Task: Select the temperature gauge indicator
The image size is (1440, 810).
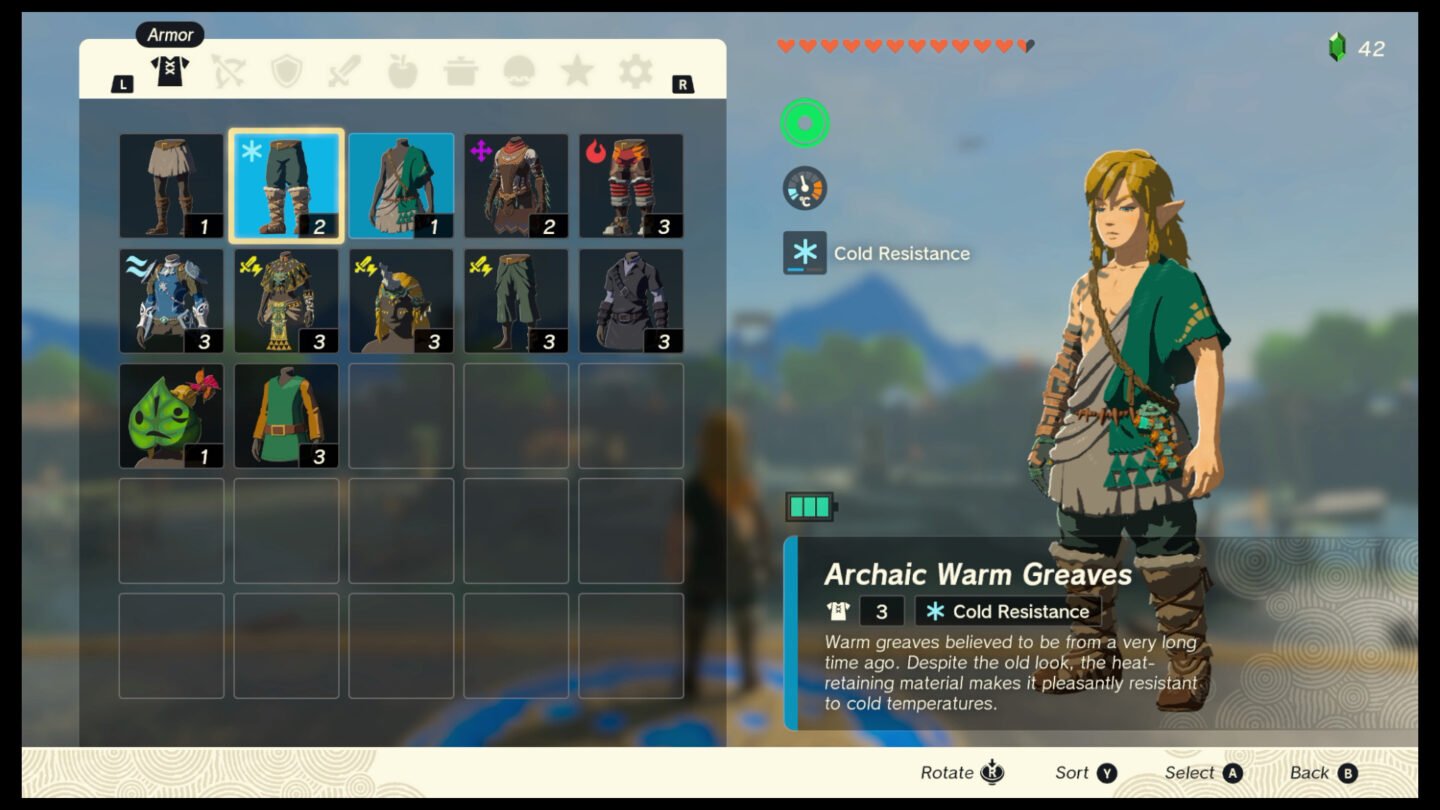Action: click(x=805, y=188)
